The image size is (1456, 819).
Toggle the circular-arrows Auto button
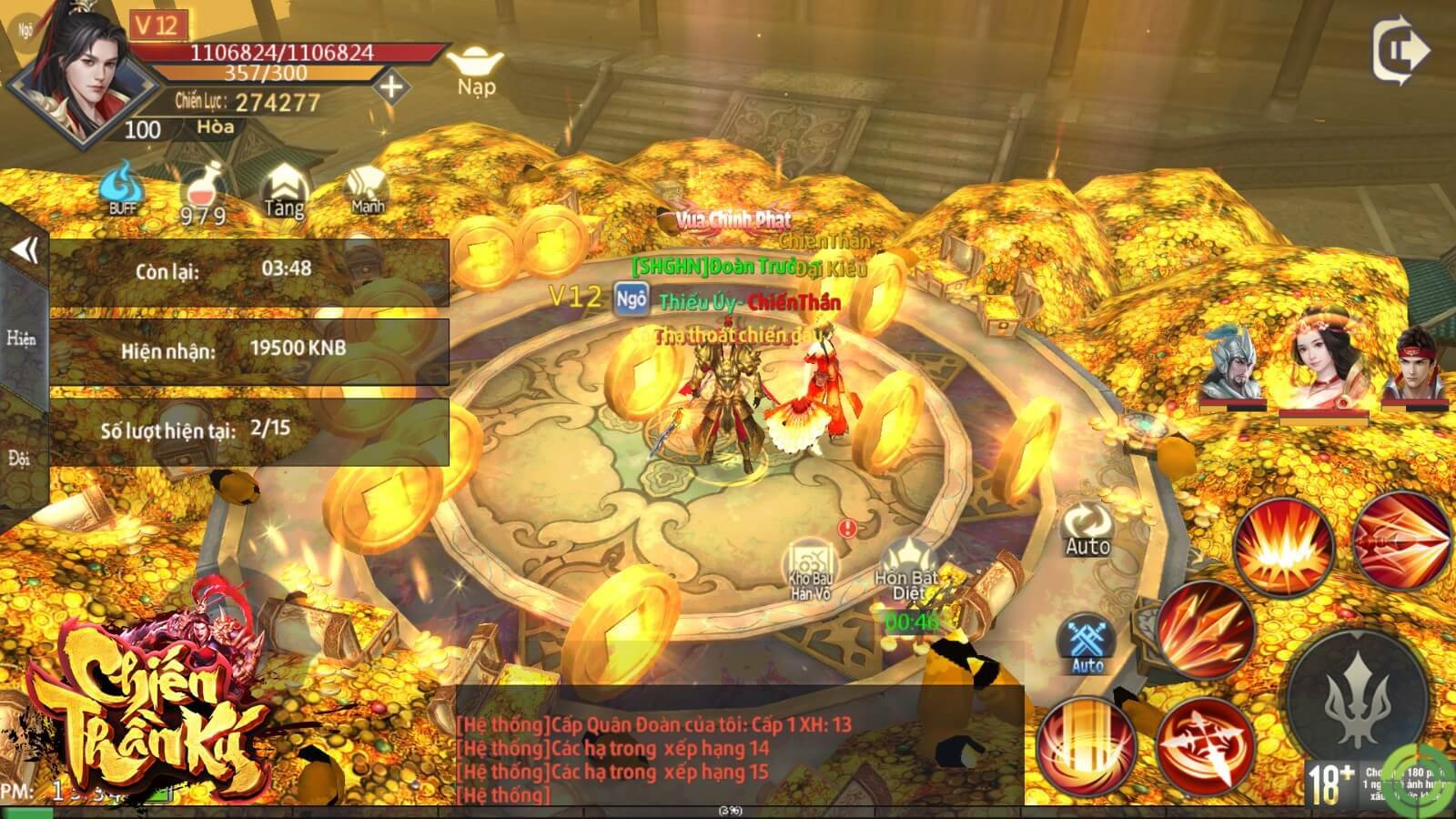point(1087,530)
